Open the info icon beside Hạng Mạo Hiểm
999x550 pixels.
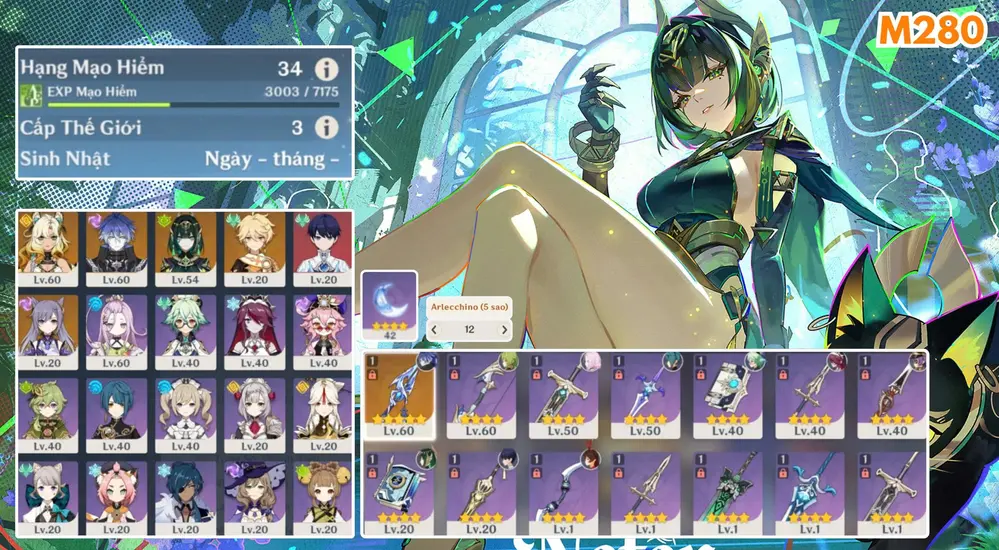(x=324, y=69)
